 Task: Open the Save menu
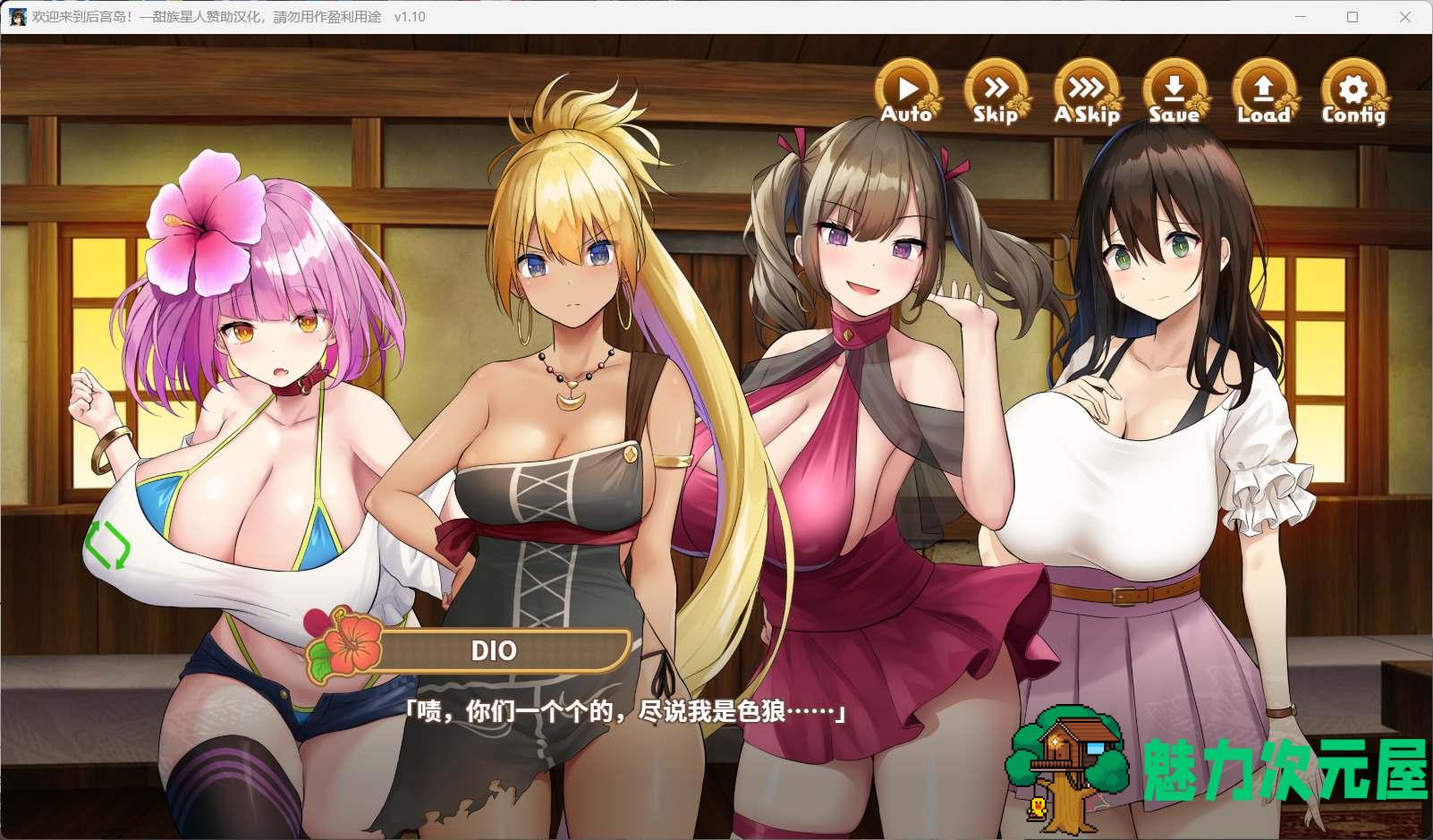tap(1174, 92)
